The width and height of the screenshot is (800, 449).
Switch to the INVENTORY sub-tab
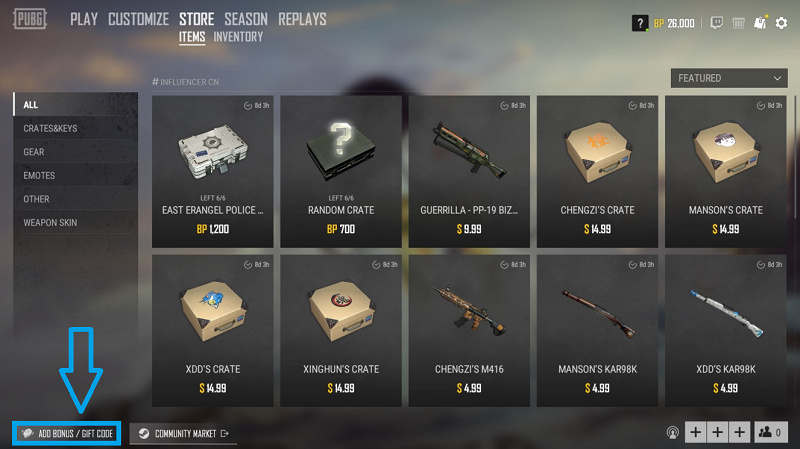(x=238, y=37)
